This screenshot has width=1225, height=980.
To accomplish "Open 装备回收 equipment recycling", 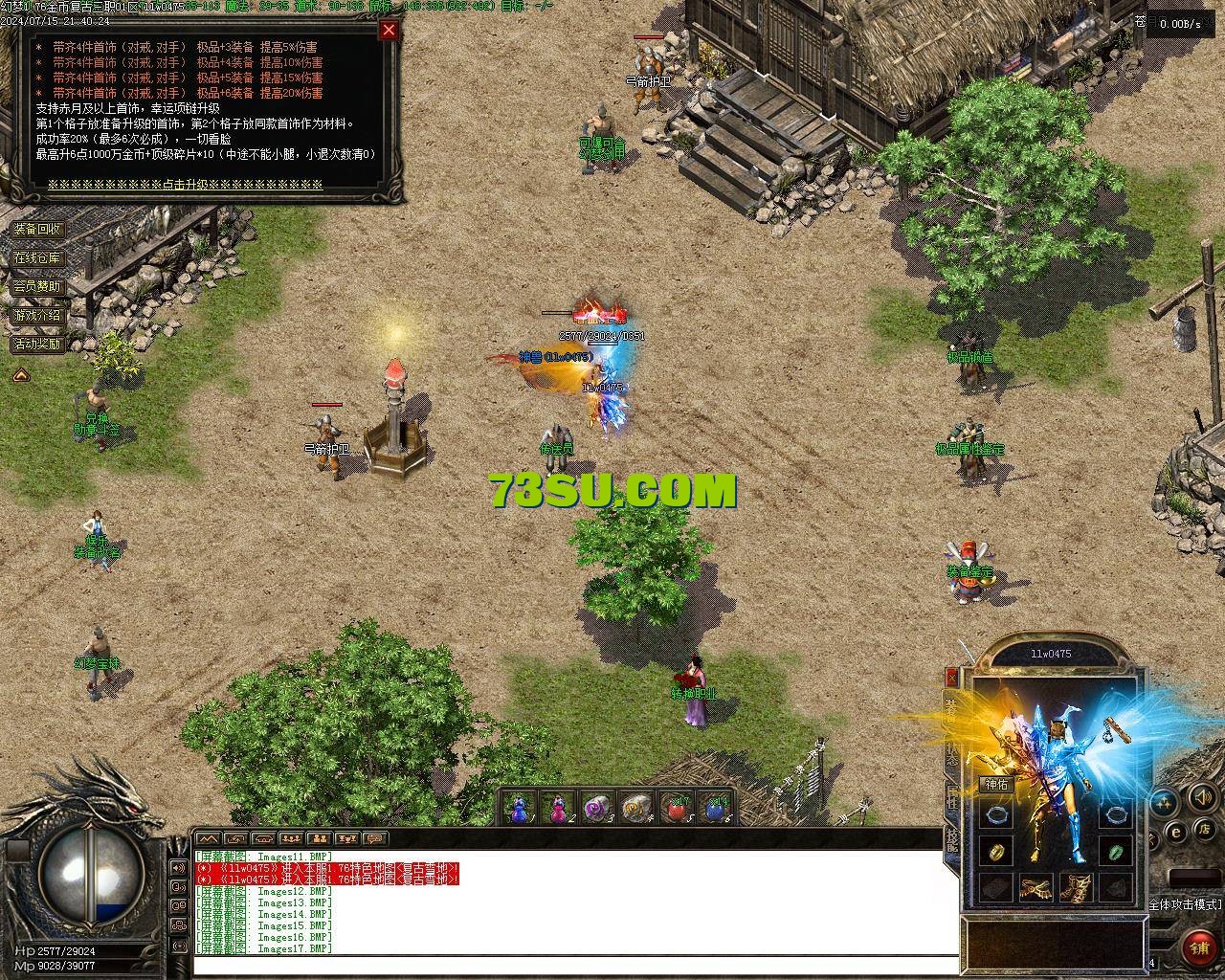I will [x=37, y=230].
